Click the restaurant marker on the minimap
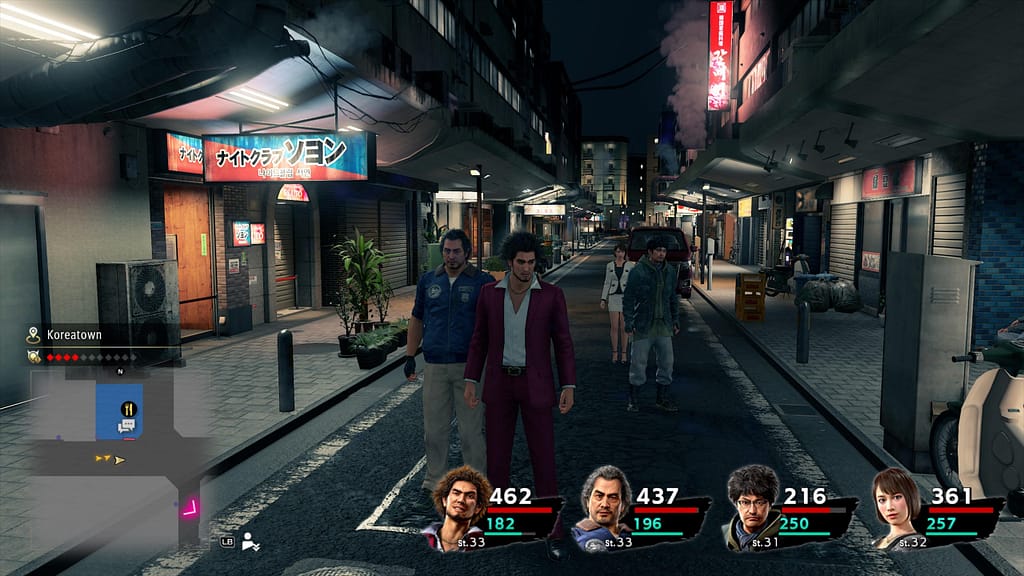The width and height of the screenshot is (1024, 576). 129,408
